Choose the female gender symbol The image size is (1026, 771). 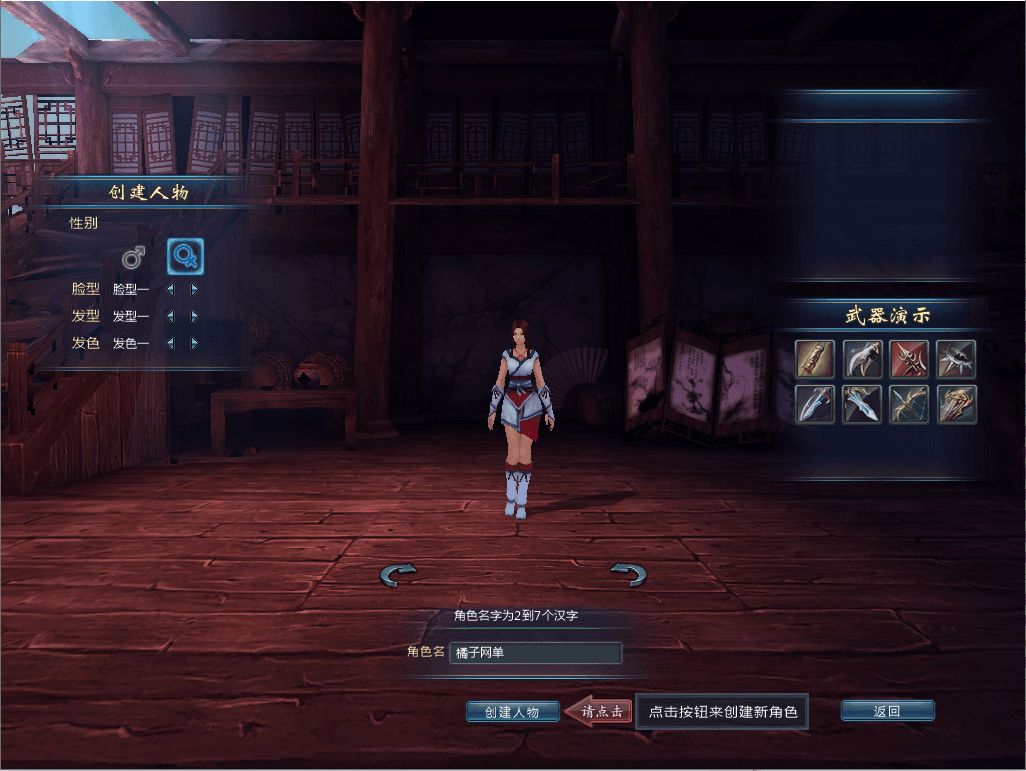pos(185,257)
